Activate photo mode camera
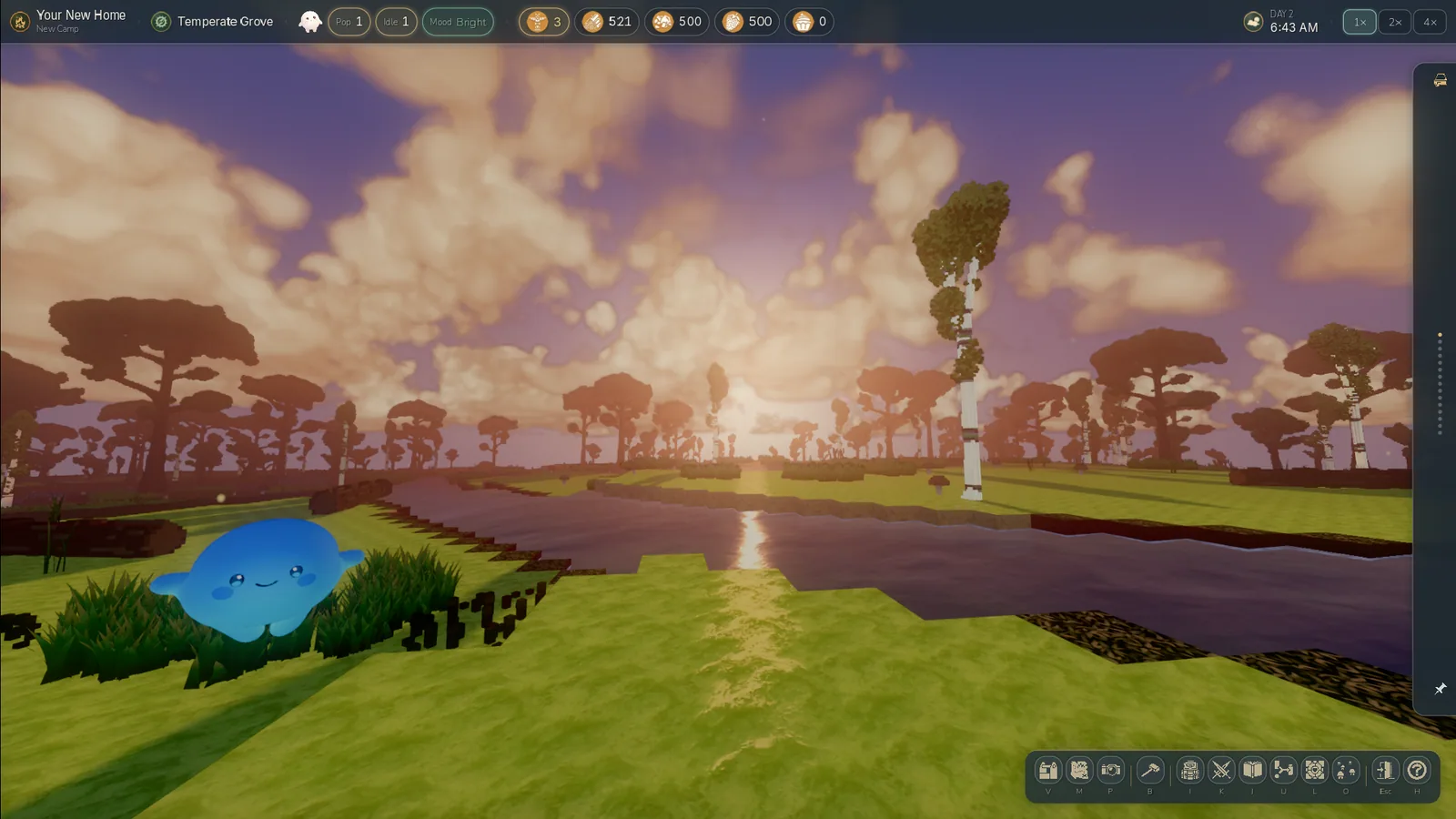Image resolution: width=1456 pixels, height=819 pixels. pos(1112,771)
